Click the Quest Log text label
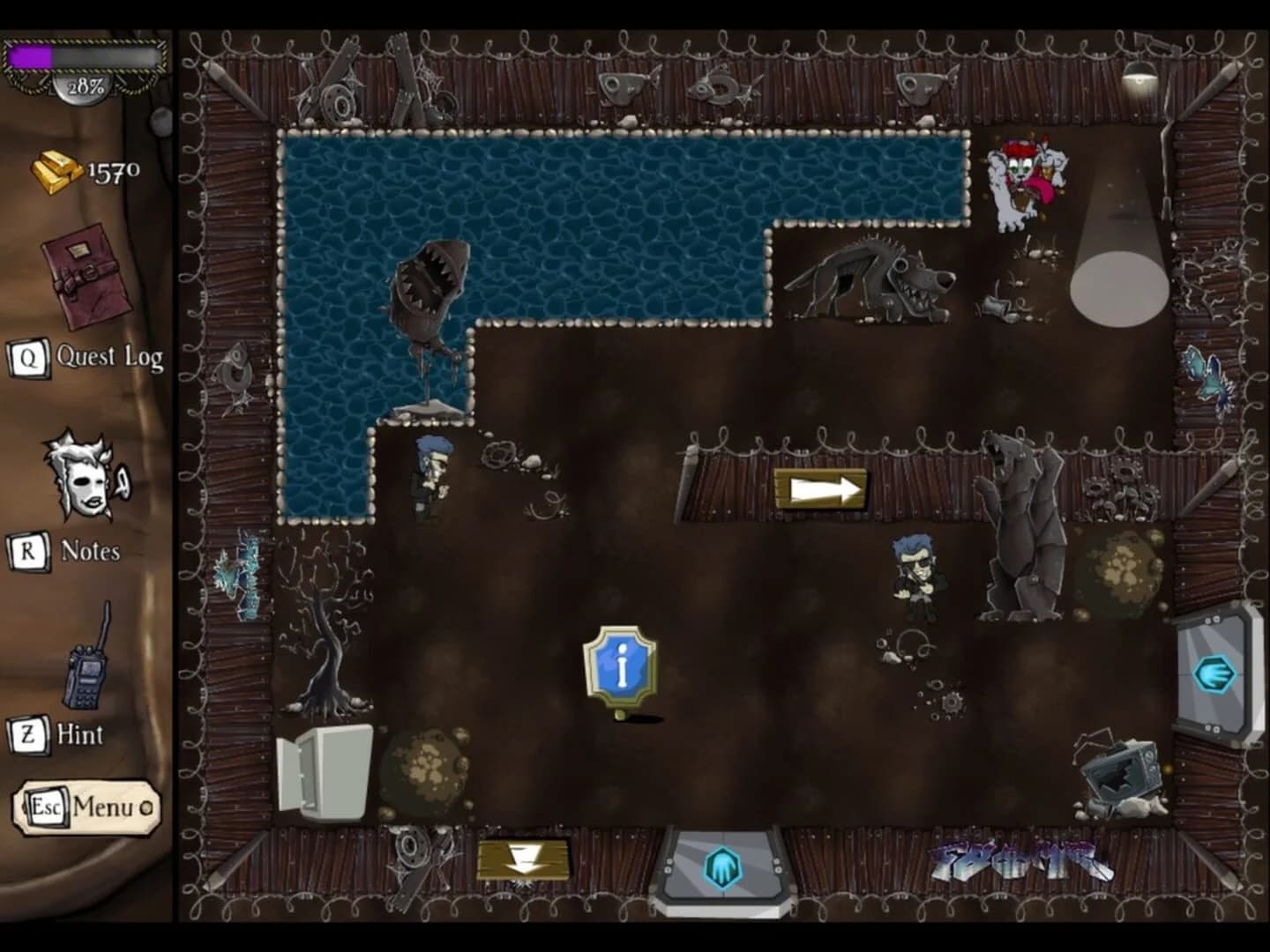The width and height of the screenshot is (1270, 952). point(108,357)
